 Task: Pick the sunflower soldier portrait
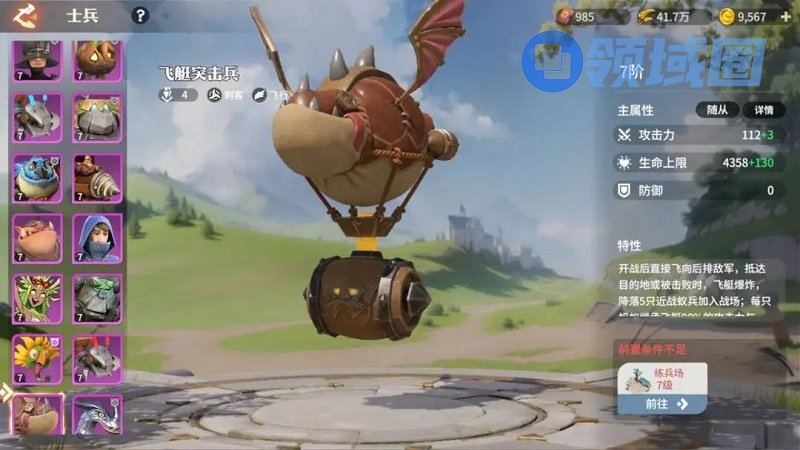(38, 357)
